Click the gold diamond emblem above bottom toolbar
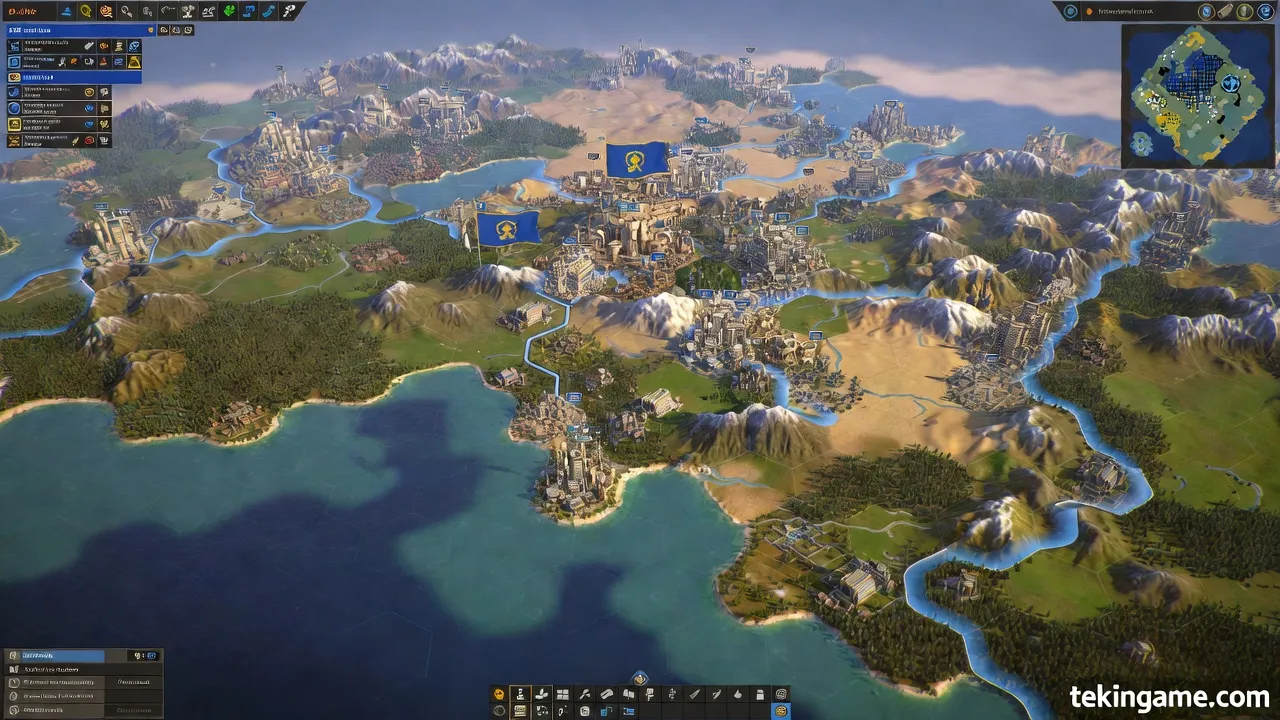The height and width of the screenshot is (720, 1280). click(x=640, y=679)
